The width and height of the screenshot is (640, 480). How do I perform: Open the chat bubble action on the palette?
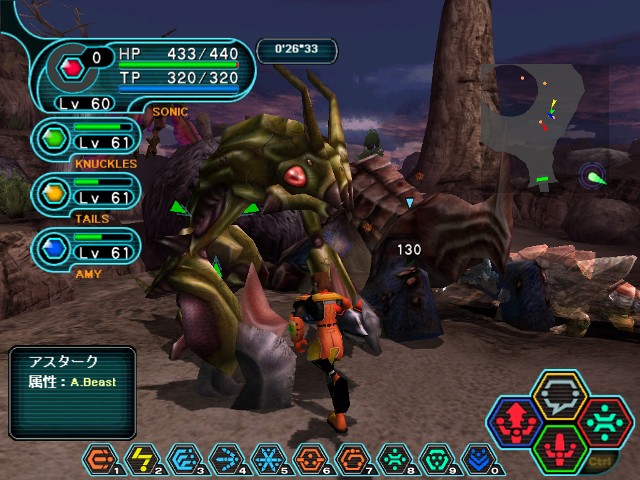pyautogui.click(x=560, y=396)
